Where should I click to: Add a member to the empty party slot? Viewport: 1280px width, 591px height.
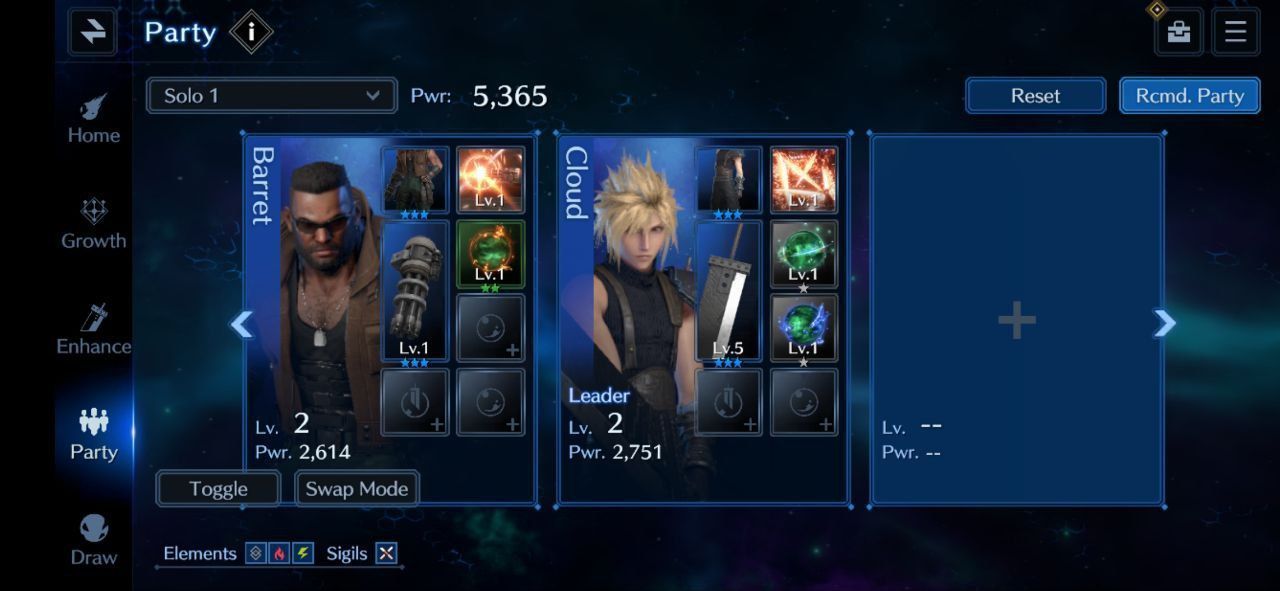[1016, 321]
